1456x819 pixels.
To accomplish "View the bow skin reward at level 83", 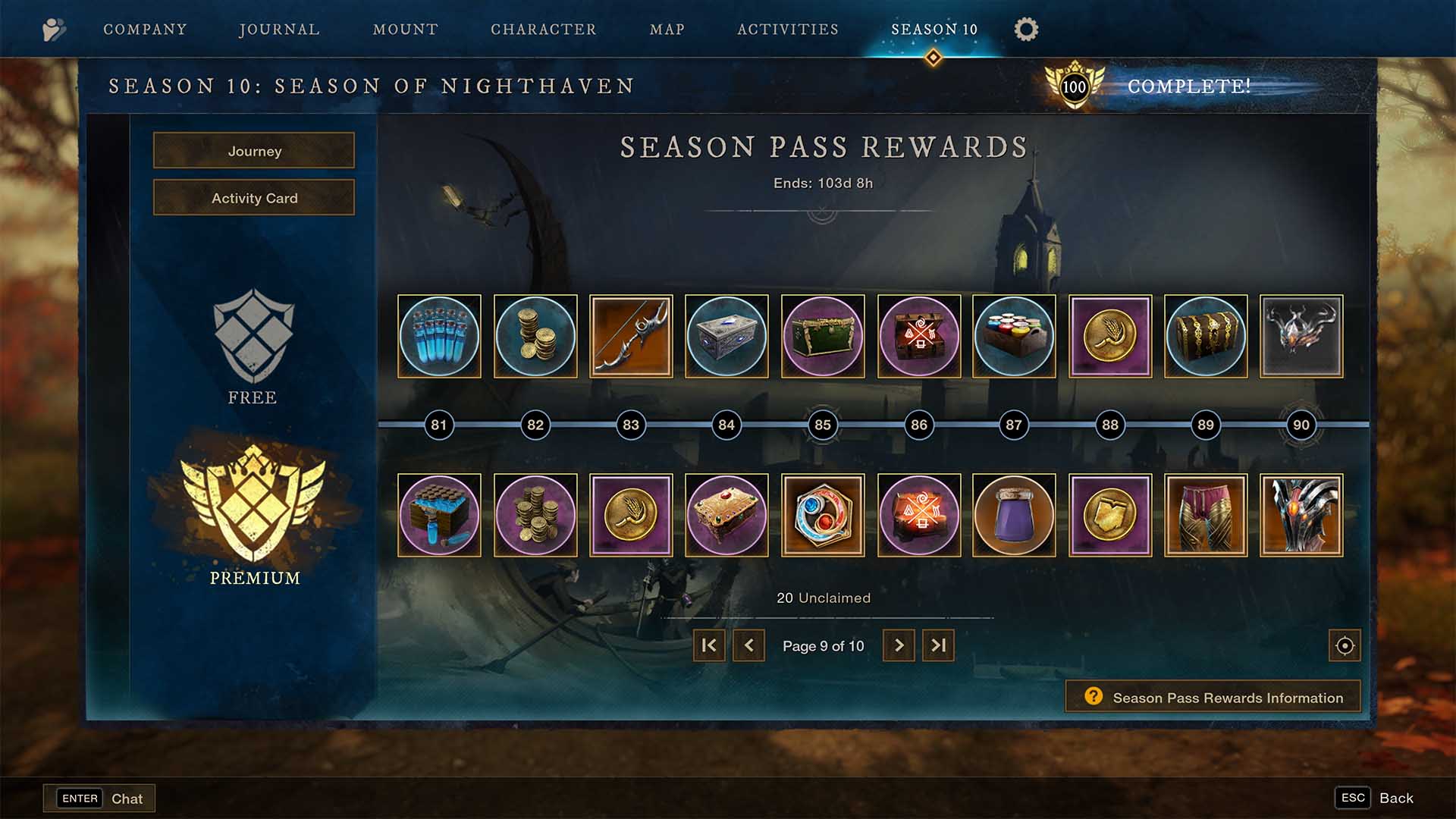I will [630, 336].
